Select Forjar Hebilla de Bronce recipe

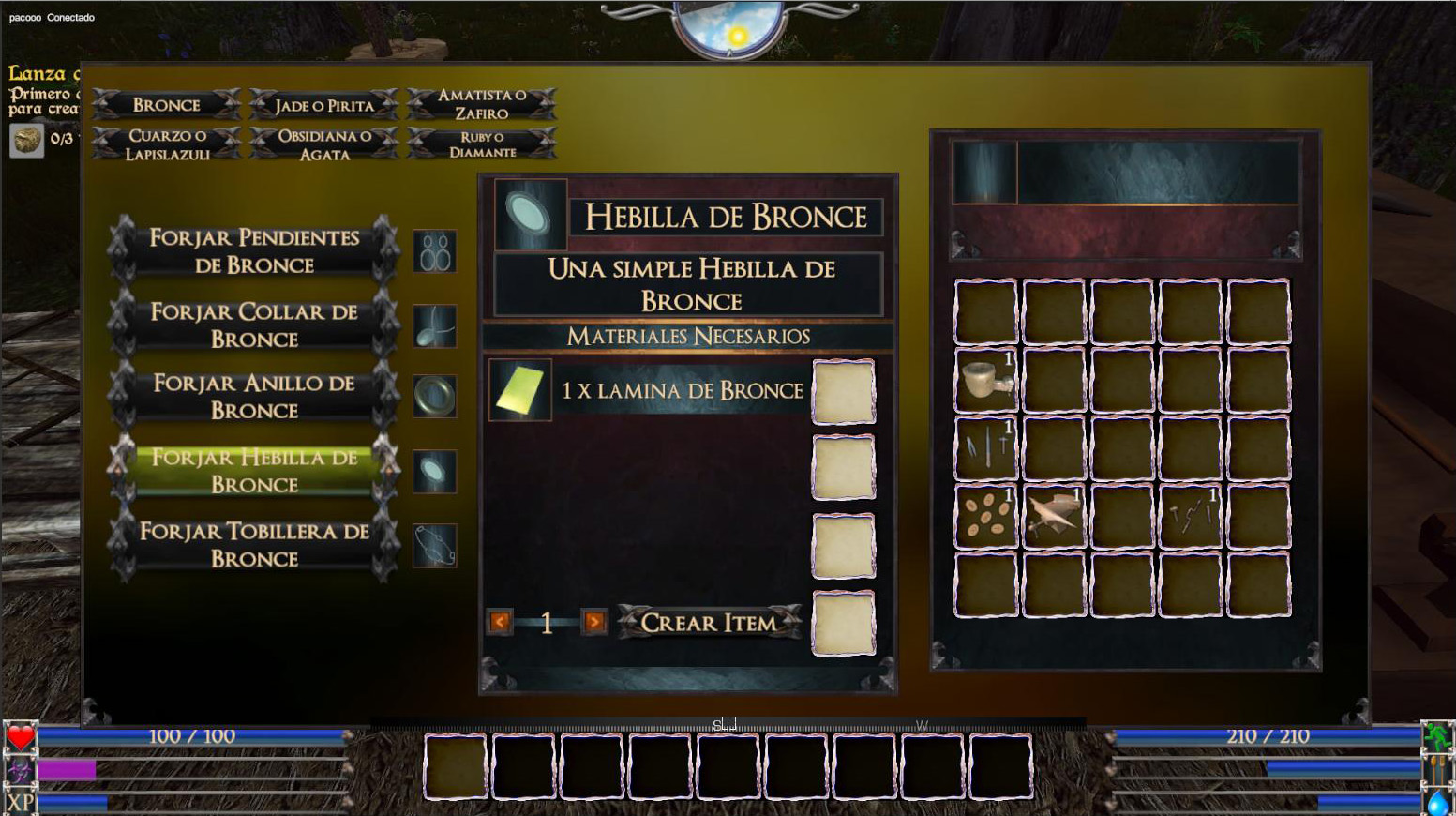tap(253, 470)
